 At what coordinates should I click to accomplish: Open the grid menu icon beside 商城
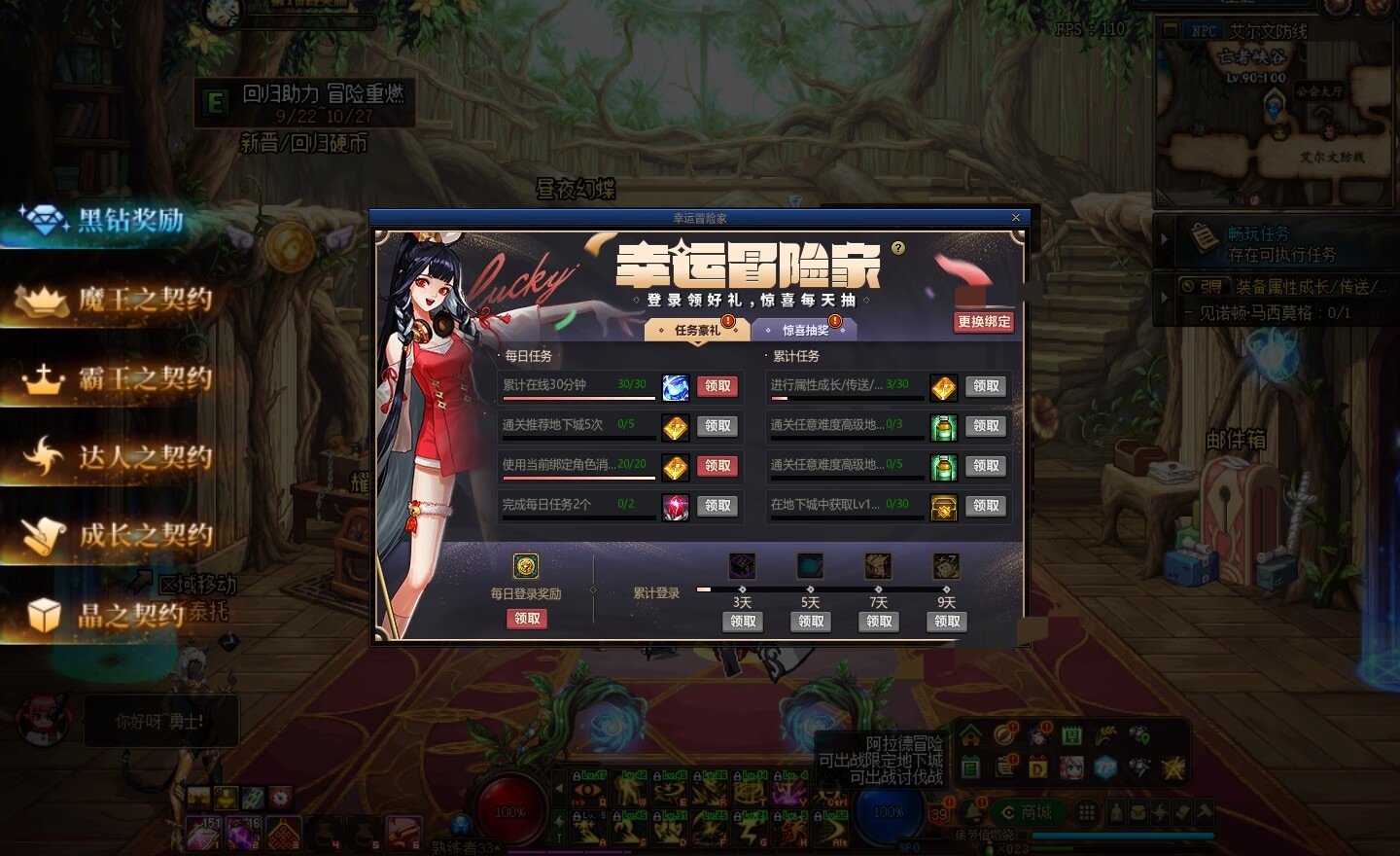click(x=1087, y=810)
